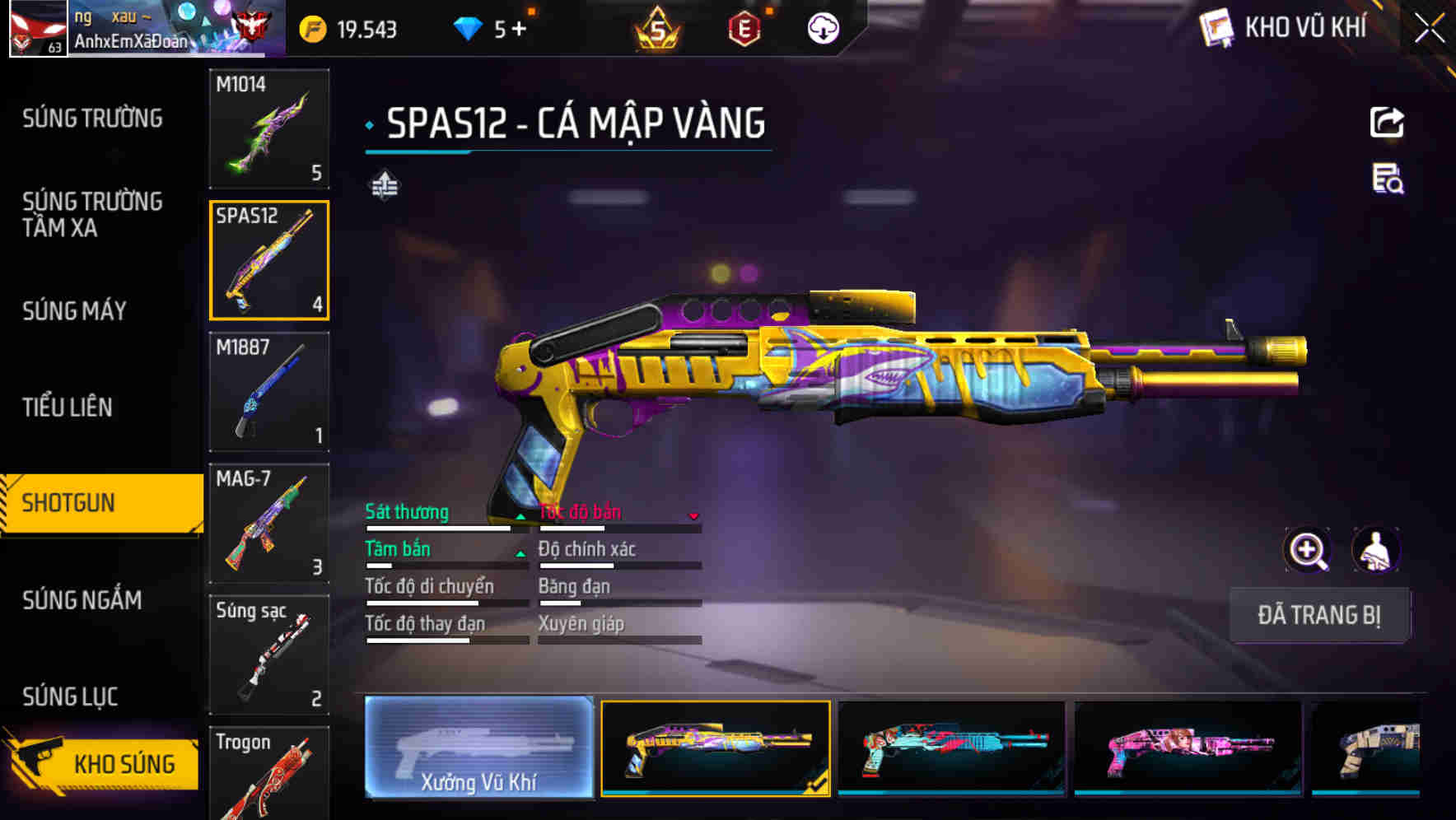Preview skin on character icon
The height and width of the screenshot is (820, 1456).
pyautogui.click(x=1375, y=550)
